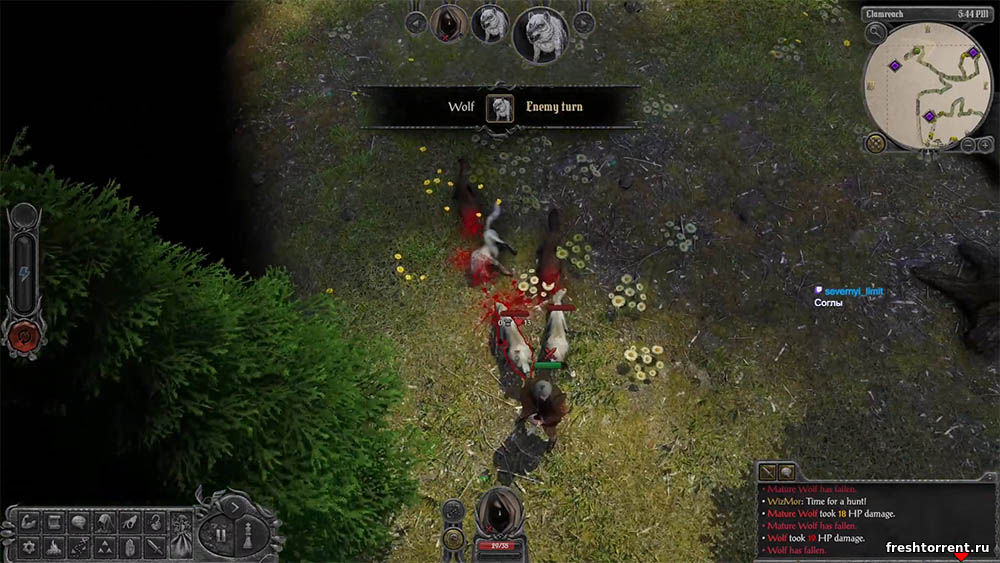The height and width of the screenshot is (563, 1000).
Task: Select the large wolf portrait in turn order
Action: (x=540, y=34)
